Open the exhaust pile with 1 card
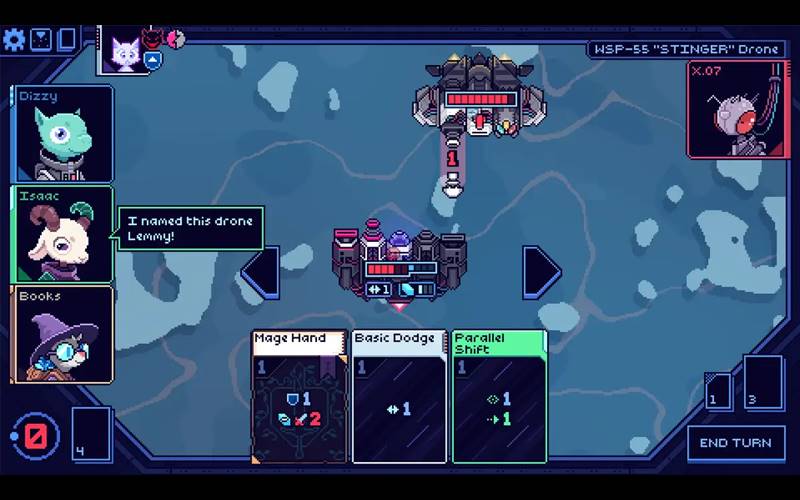 pos(718,391)
